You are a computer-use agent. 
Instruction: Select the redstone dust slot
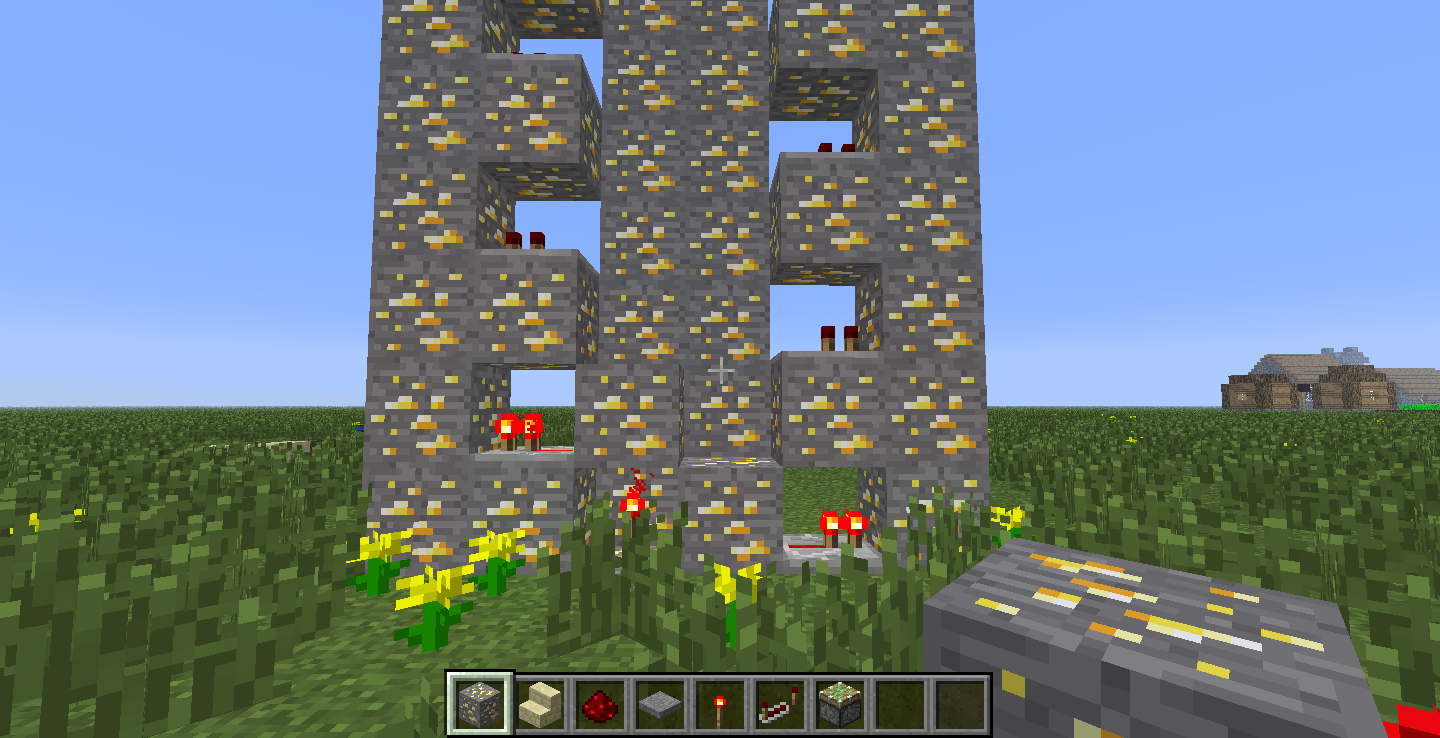pyautogui.click(x=599, y=703)
